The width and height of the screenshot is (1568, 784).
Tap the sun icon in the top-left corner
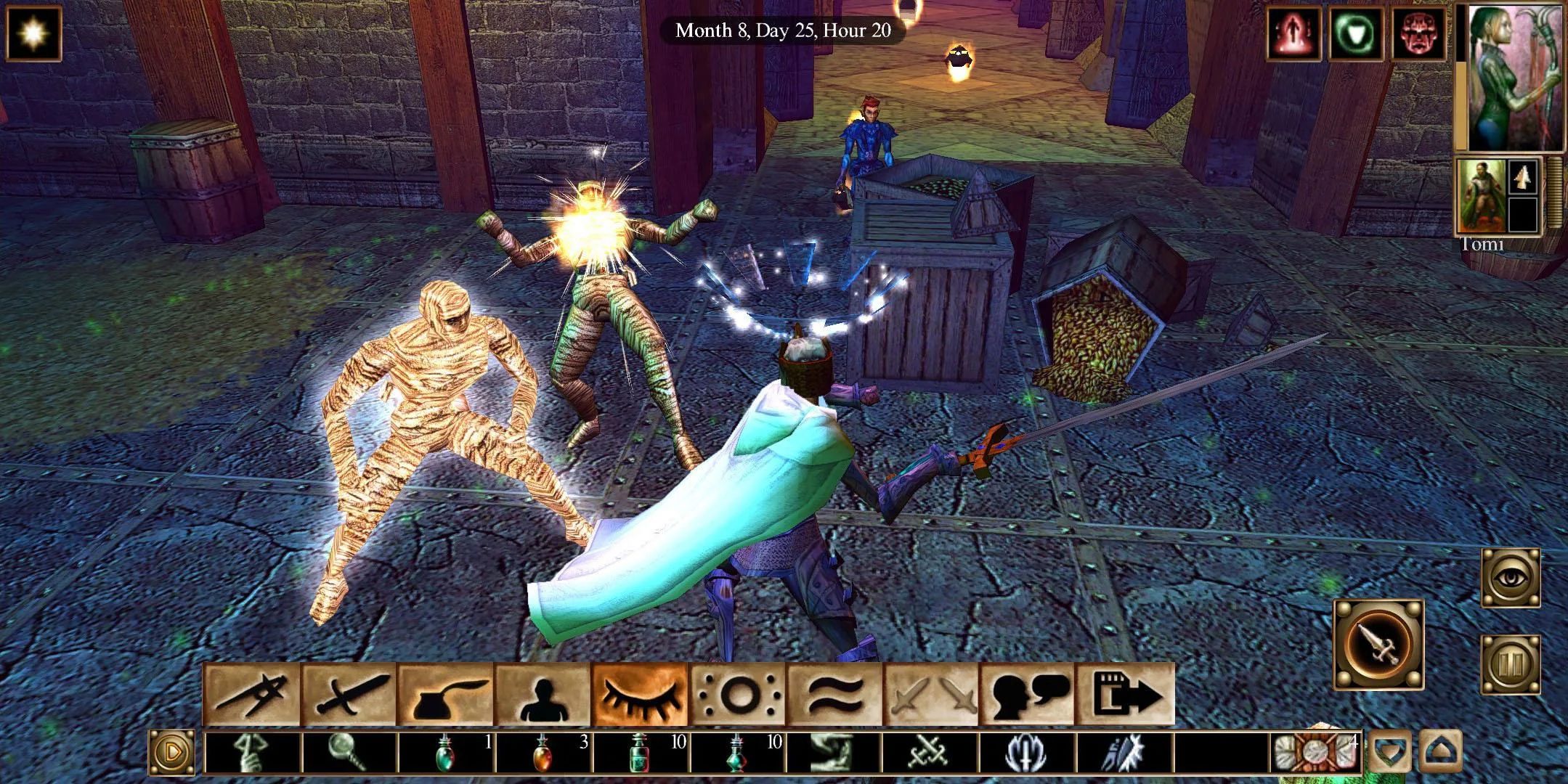(33, 33)
